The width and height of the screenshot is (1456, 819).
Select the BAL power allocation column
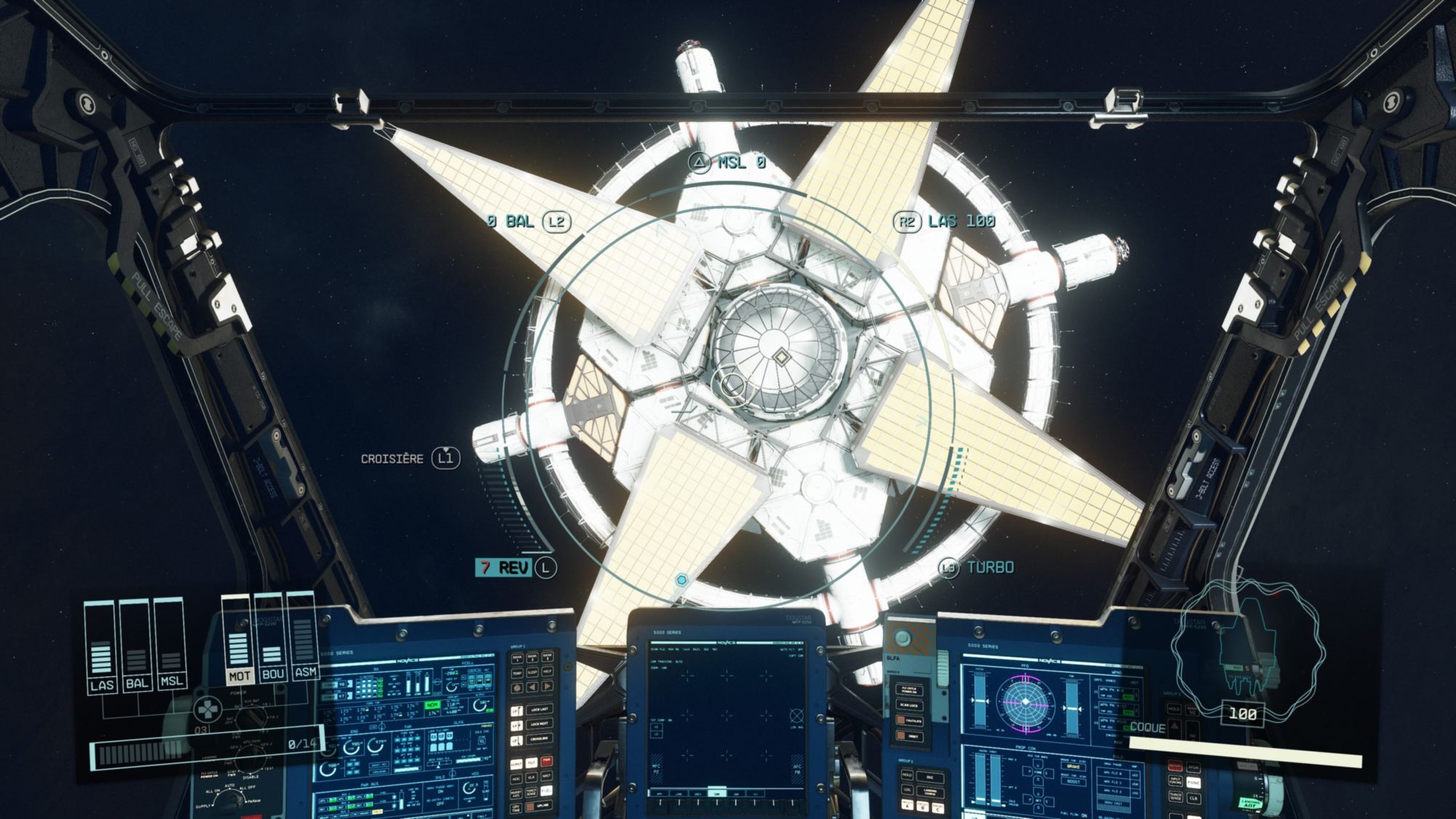coord(136,648)
